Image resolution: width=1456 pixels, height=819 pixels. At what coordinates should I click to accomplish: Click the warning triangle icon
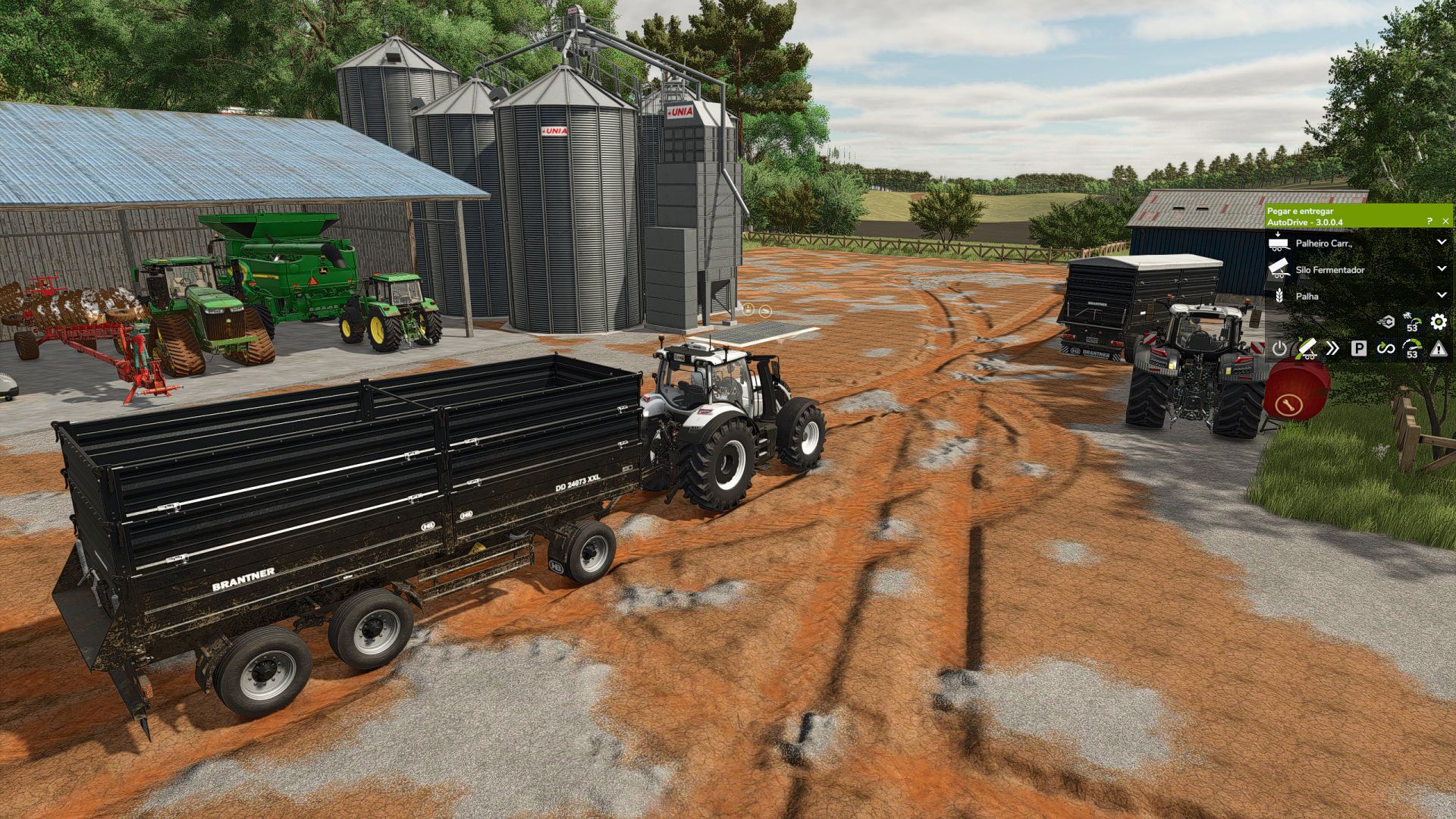click(x=1438, y=349)
